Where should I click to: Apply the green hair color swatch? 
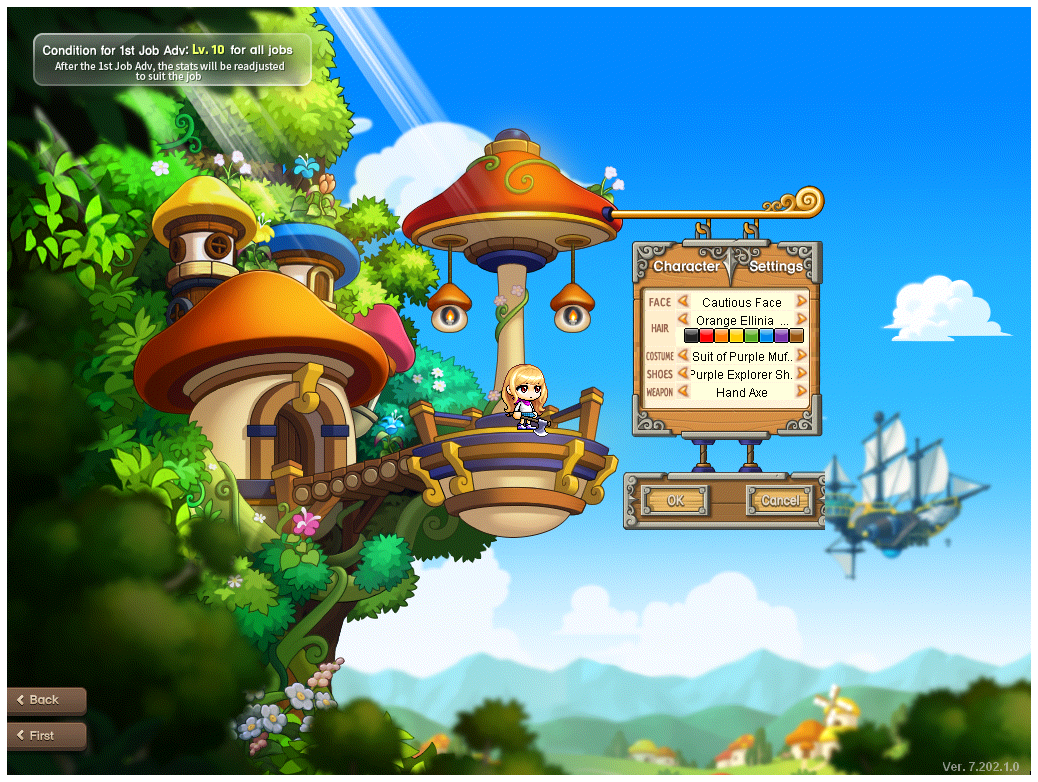click(x=751, y=336)
